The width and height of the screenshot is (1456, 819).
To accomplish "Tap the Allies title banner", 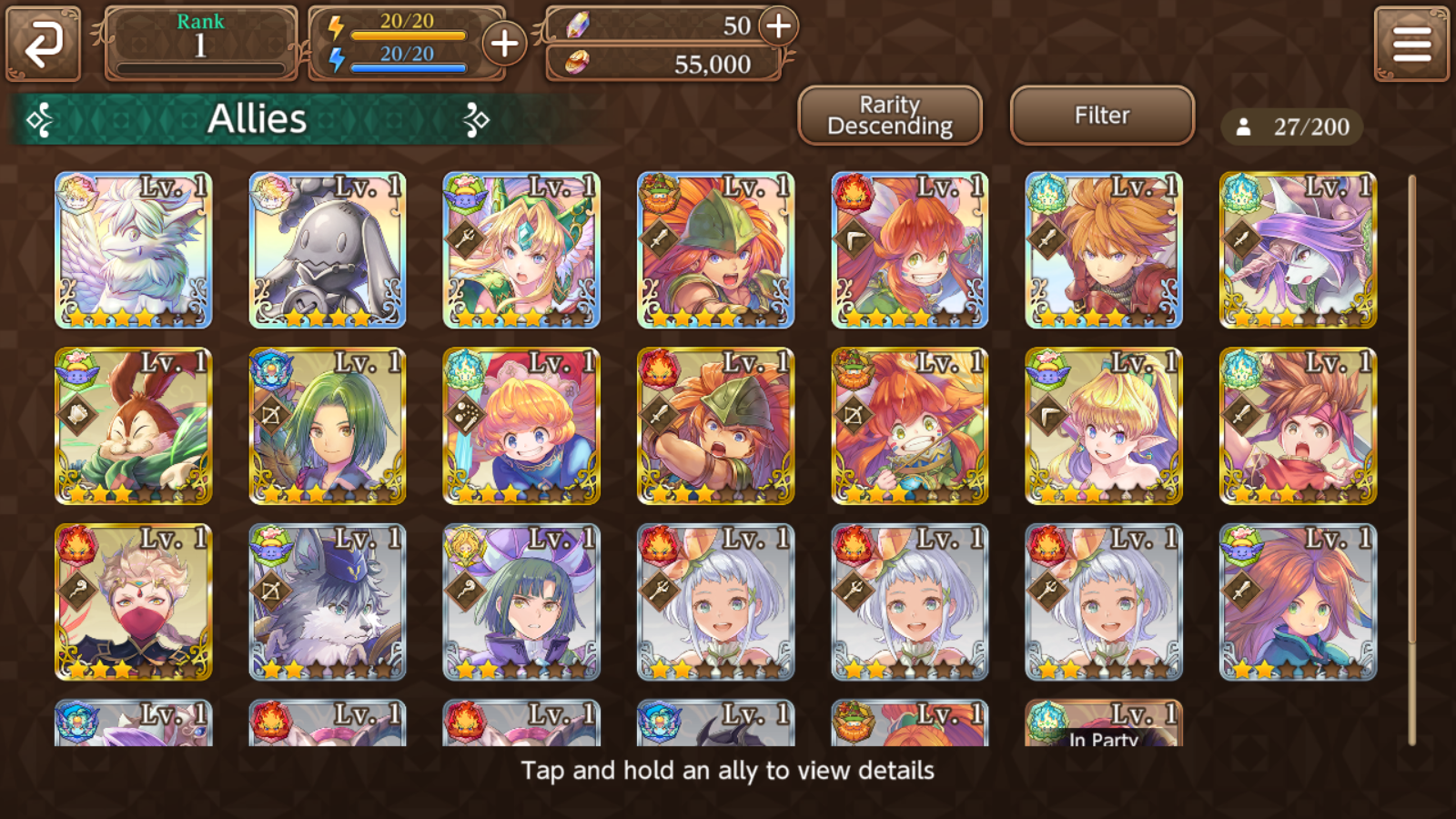I will [x=259, y=118].
